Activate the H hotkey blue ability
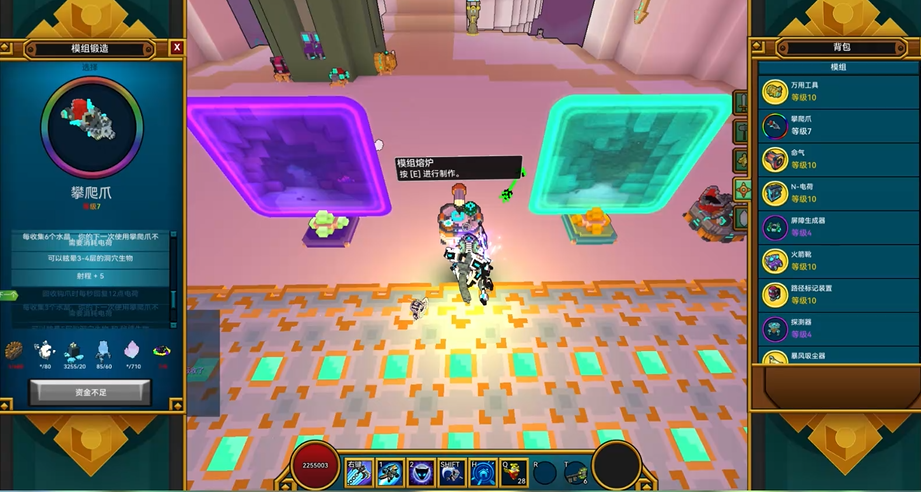The image size is (921, 492). pos(484,473)
